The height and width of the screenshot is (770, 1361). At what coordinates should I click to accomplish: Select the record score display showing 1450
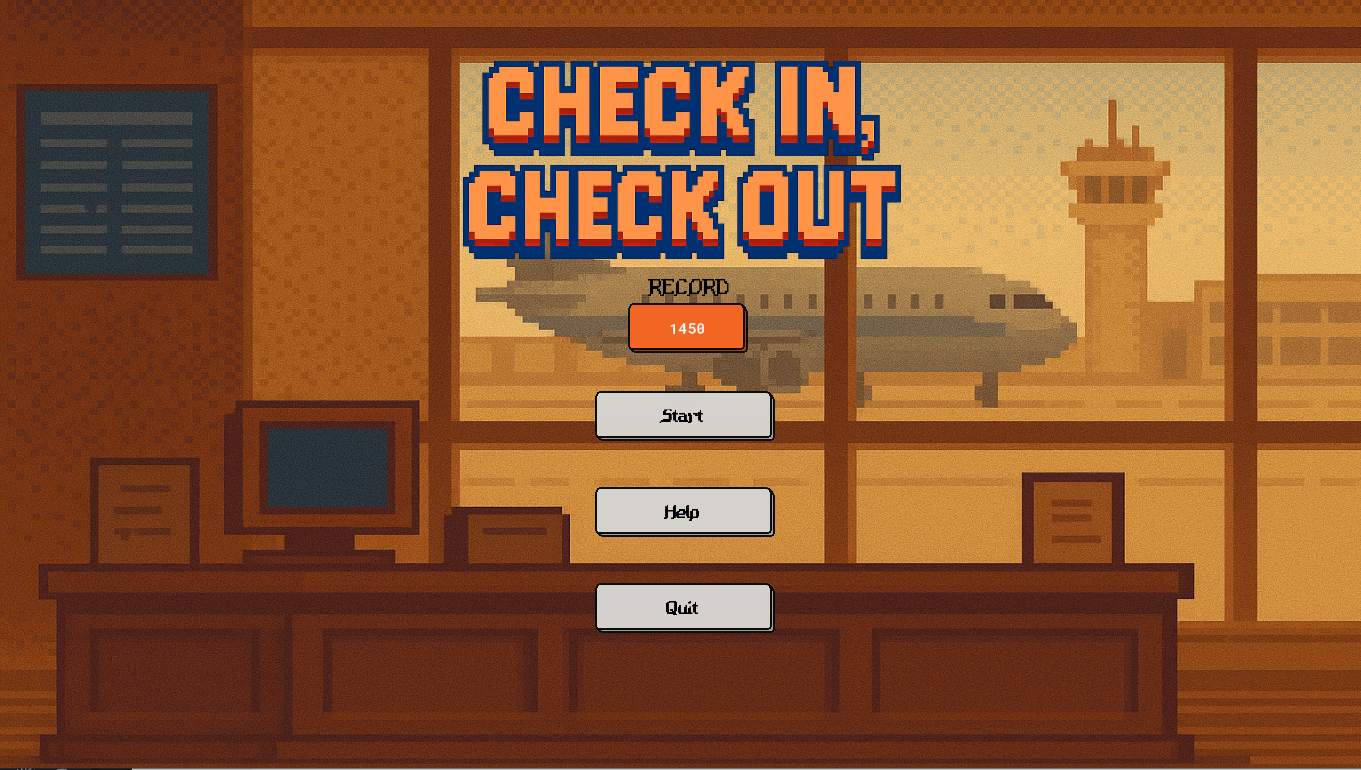coord(686,328)
